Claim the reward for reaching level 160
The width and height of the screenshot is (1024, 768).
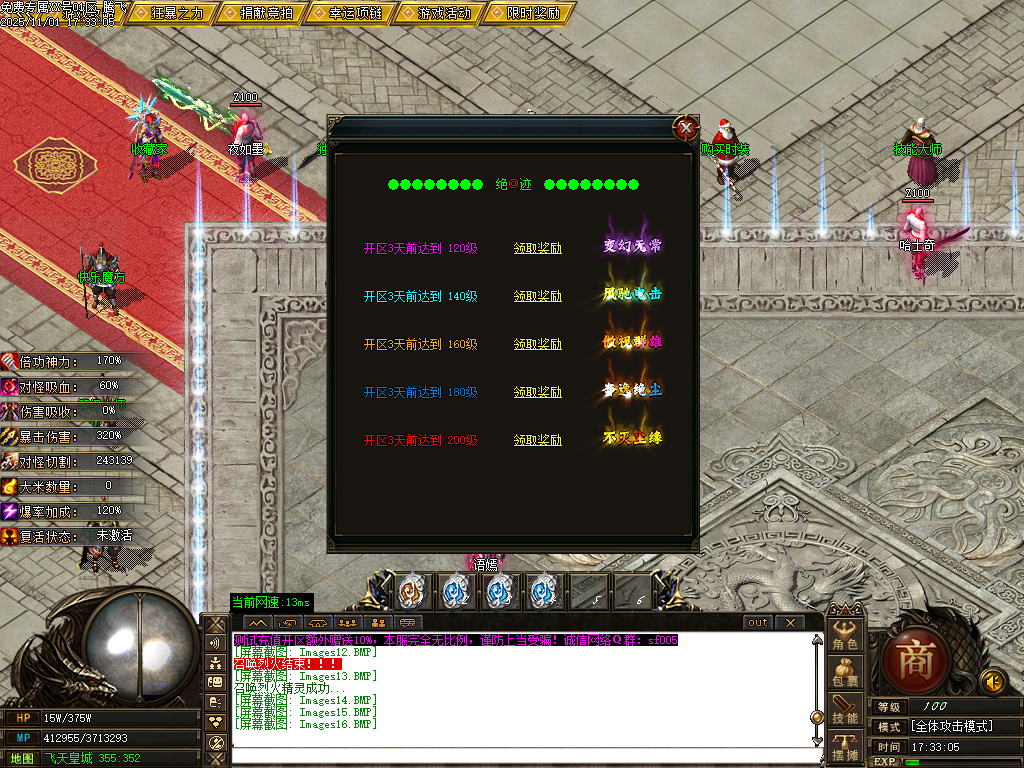(538, 344)
